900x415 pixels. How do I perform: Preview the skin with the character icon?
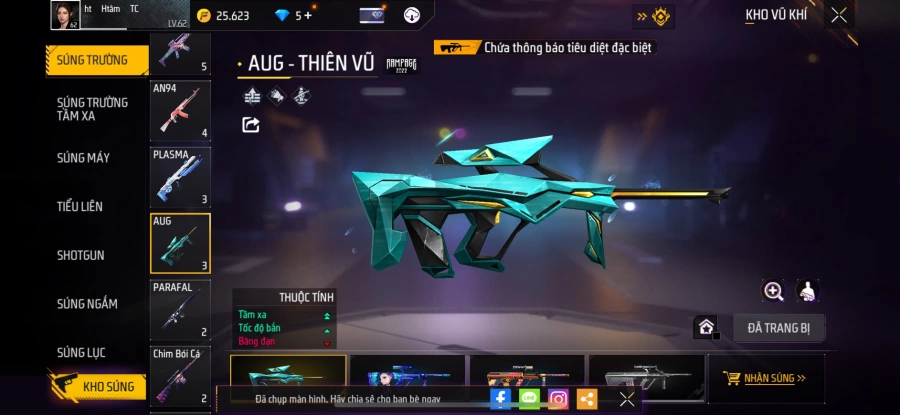[x=808, y=291]
